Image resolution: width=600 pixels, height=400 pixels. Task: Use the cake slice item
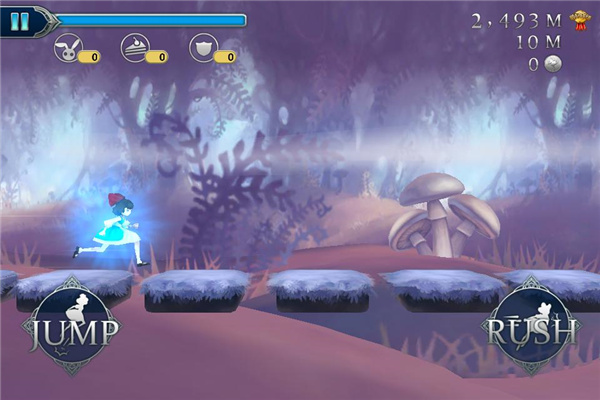[x=135, y=50]
